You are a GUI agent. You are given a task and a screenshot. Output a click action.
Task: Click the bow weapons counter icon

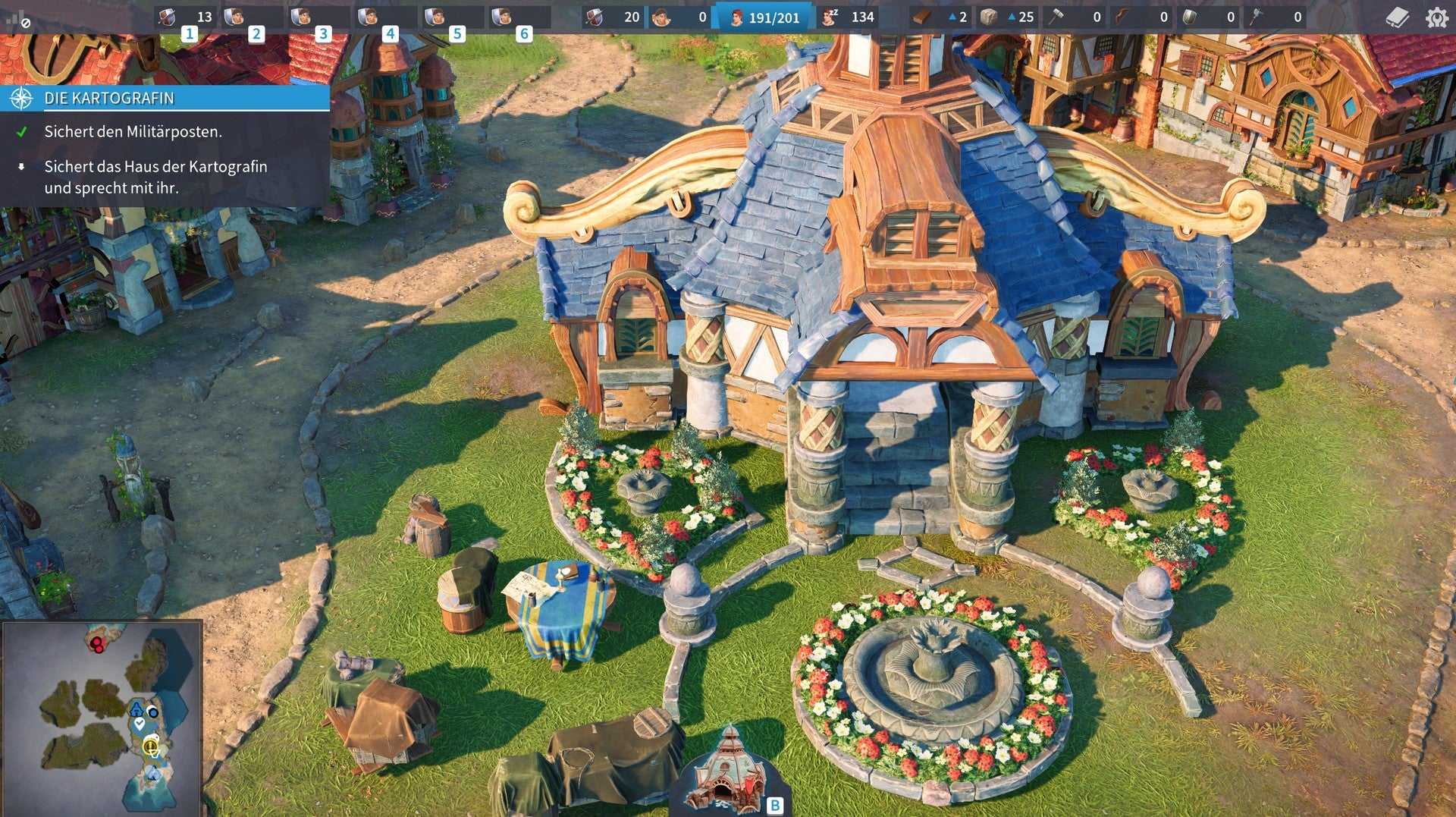(1122, 17)
